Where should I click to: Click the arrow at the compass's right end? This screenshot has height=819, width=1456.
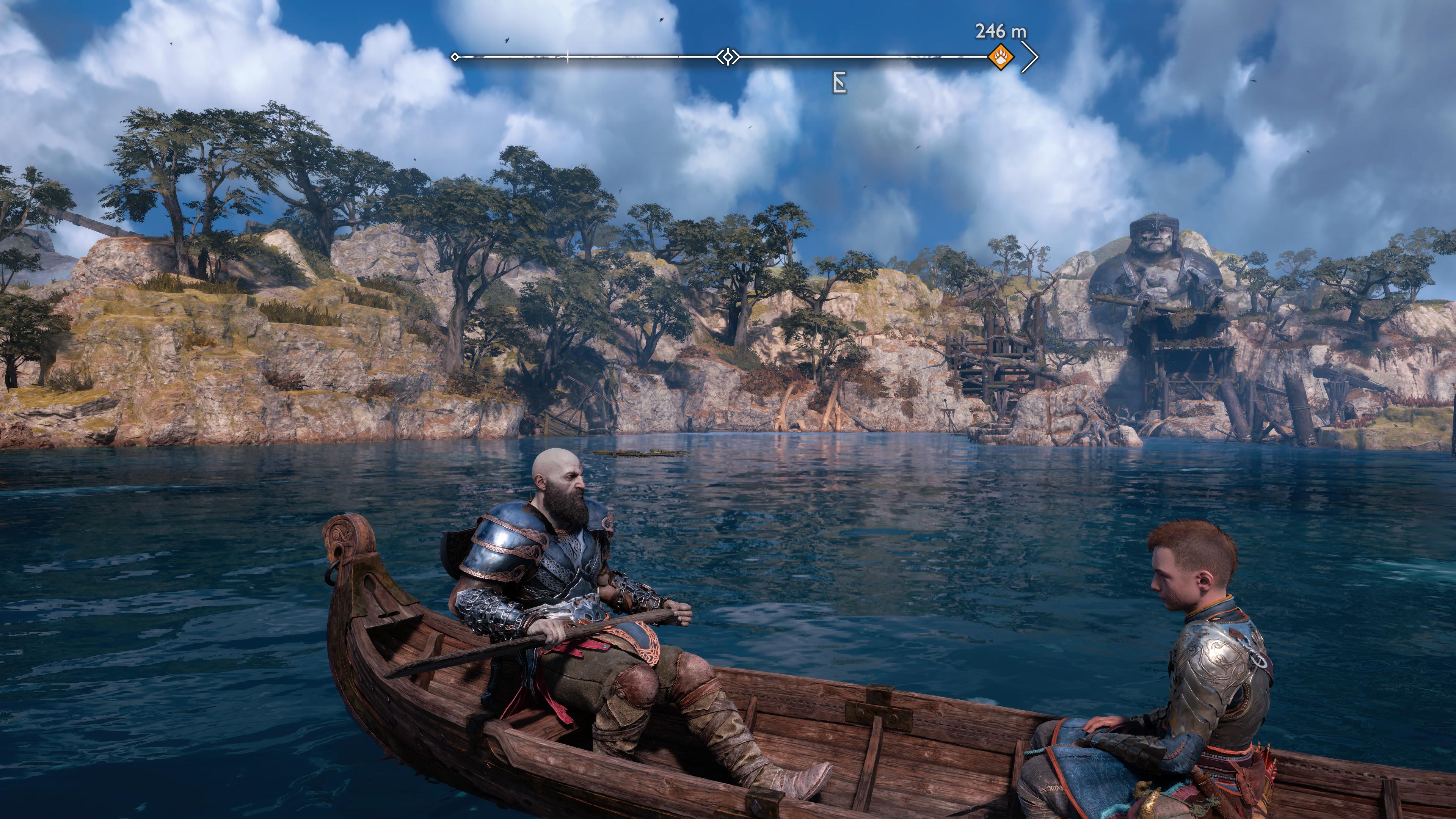(1031, 57)
